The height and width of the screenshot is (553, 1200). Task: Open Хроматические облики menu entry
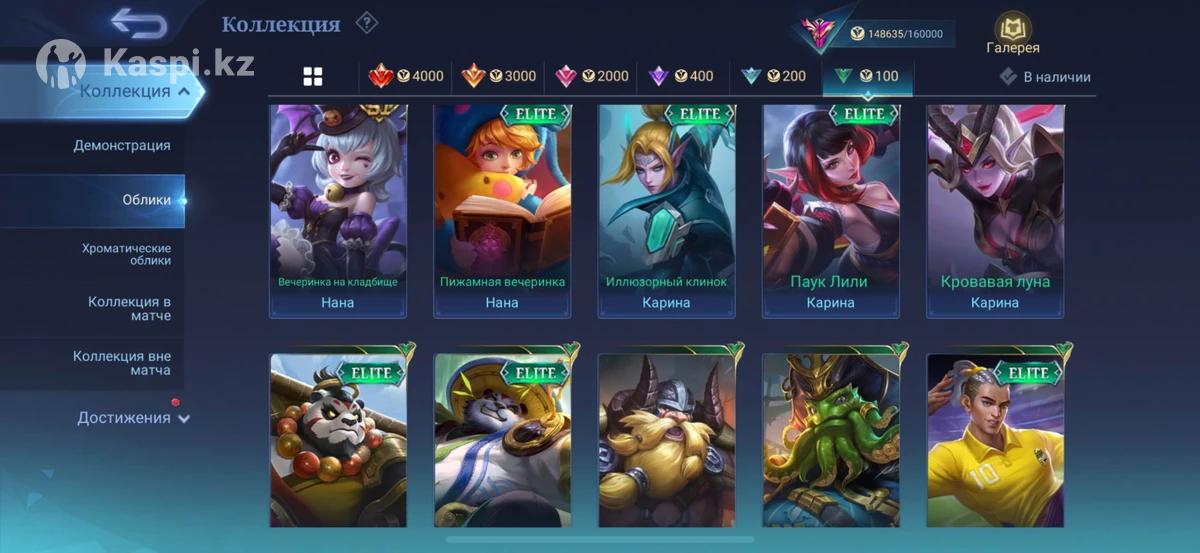[126, 254]
